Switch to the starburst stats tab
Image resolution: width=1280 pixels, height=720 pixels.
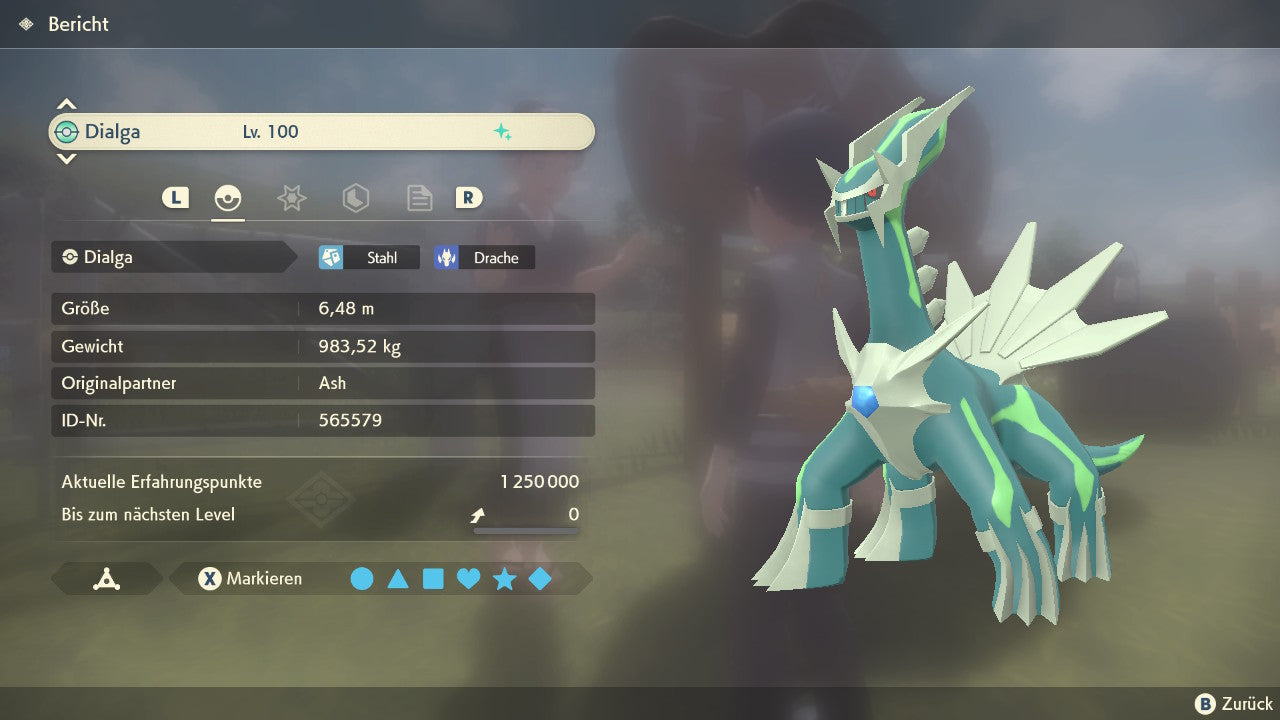click(x=291, y=198)
